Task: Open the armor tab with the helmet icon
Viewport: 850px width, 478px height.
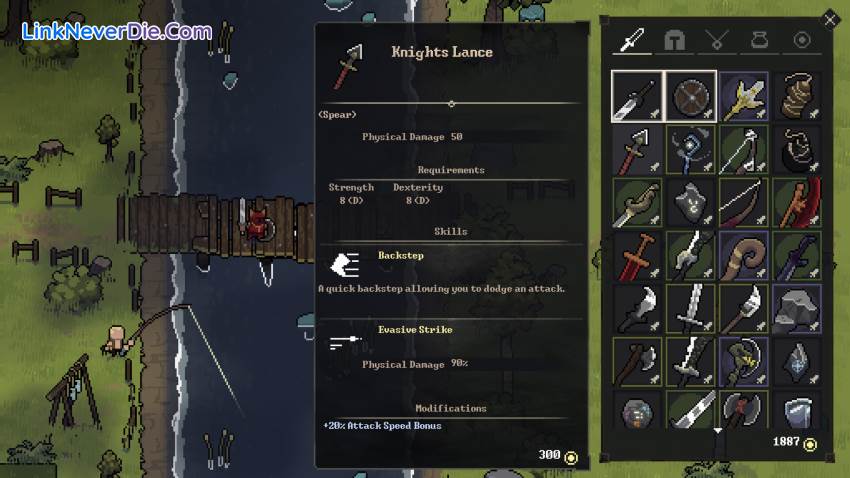Action: click(x=675, y=40)
